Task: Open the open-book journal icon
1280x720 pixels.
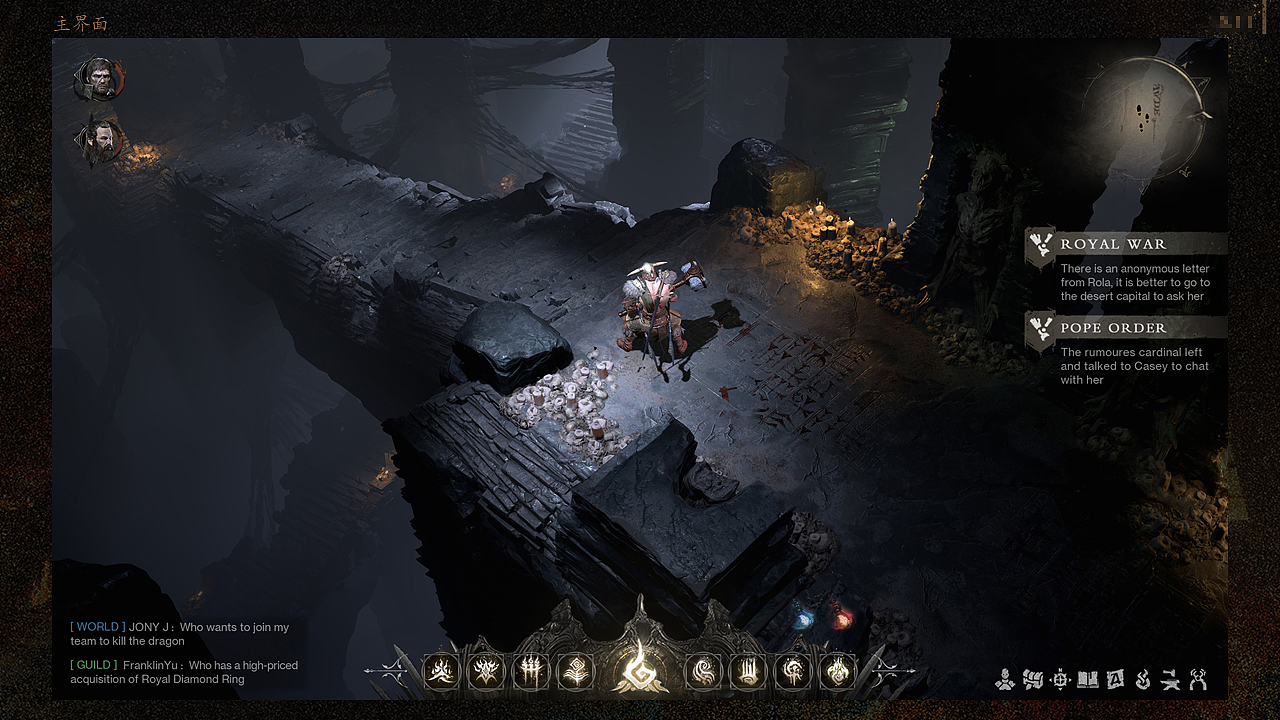Action: 1088,680
